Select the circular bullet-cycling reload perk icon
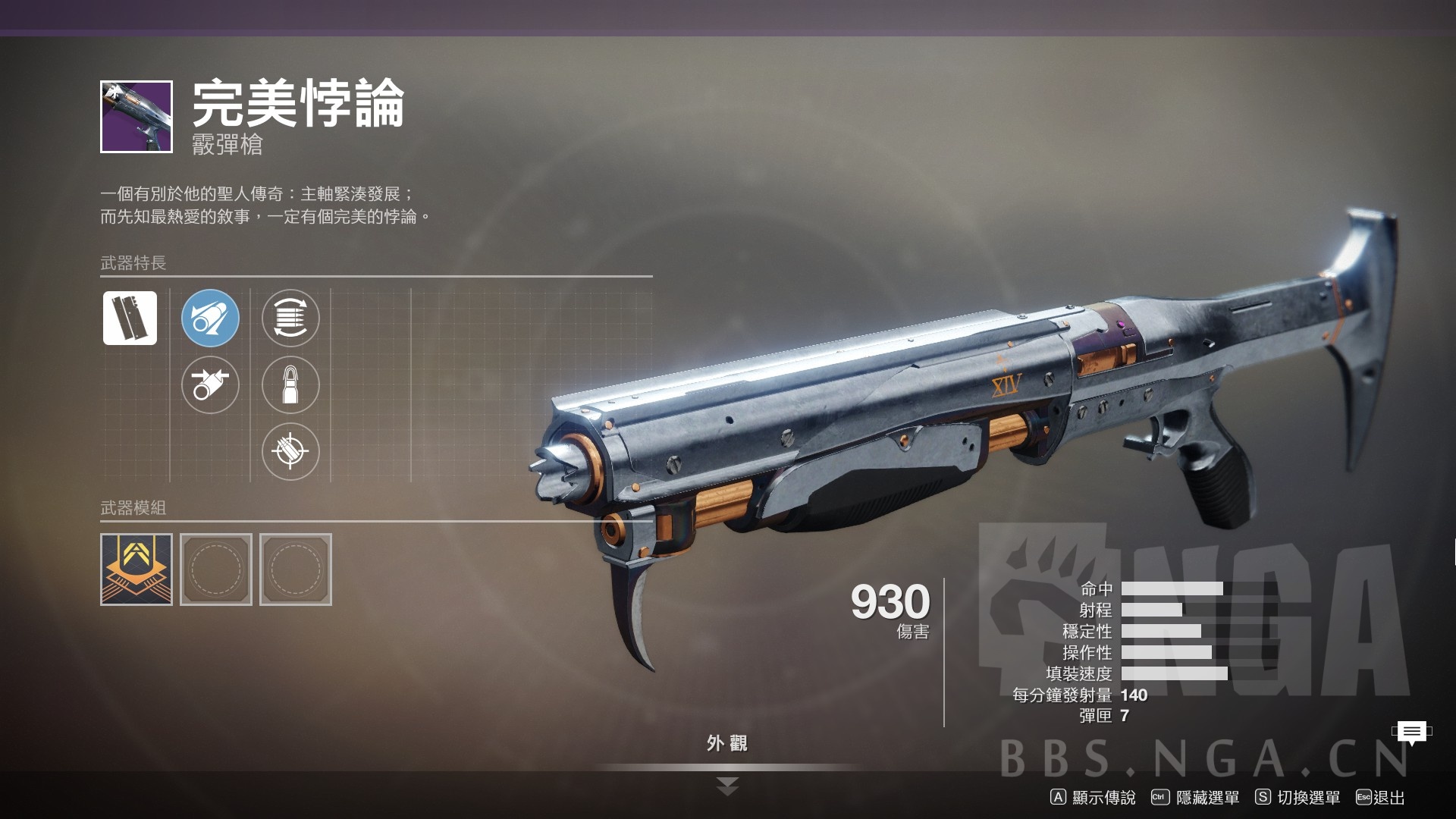1456x819 pixels. click(291, 318)
